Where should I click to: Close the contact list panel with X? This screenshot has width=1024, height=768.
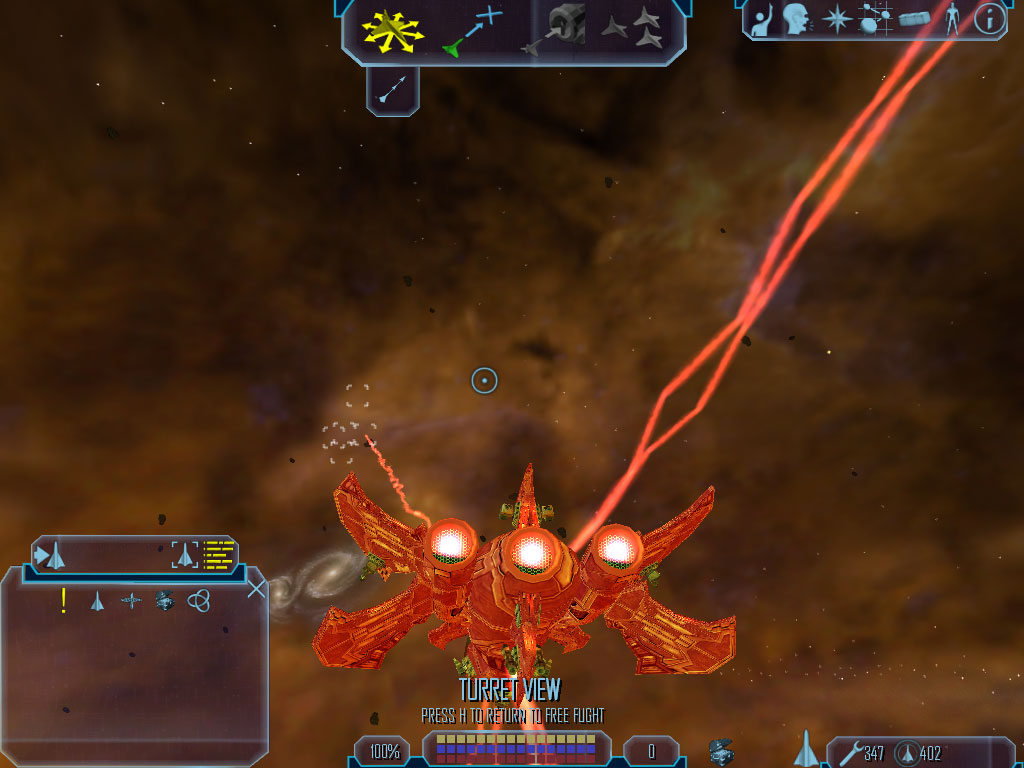pyautogui.click(x=256, y=588)
